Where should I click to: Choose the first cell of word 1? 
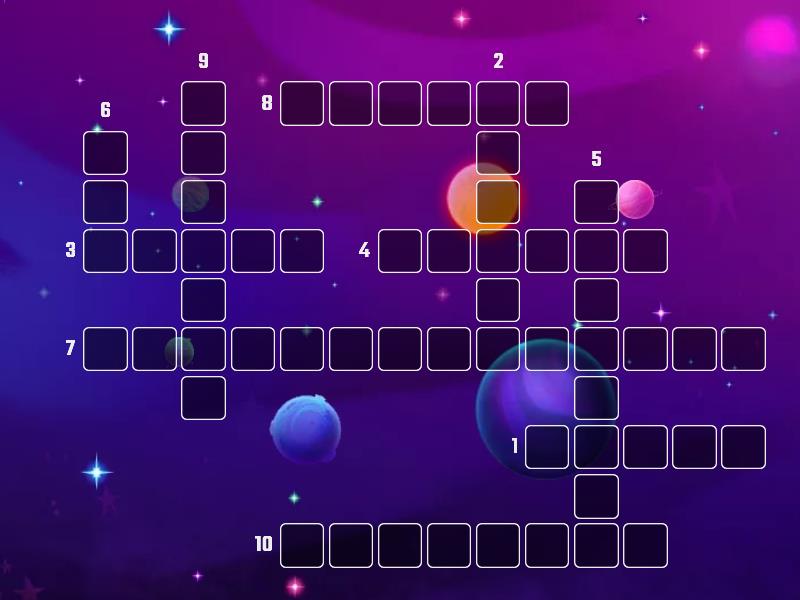pos(547,446)
